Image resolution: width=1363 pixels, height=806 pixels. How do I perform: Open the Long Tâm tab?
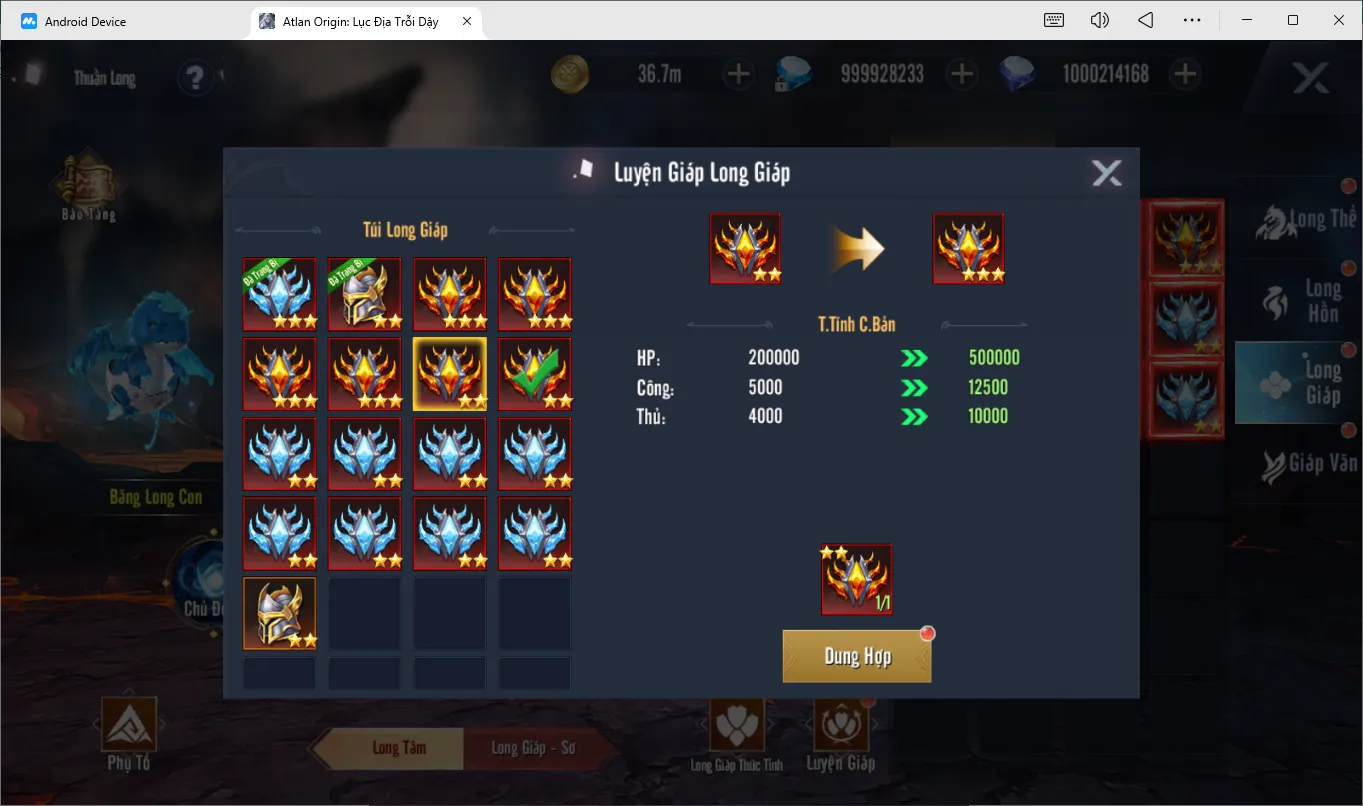398,748
